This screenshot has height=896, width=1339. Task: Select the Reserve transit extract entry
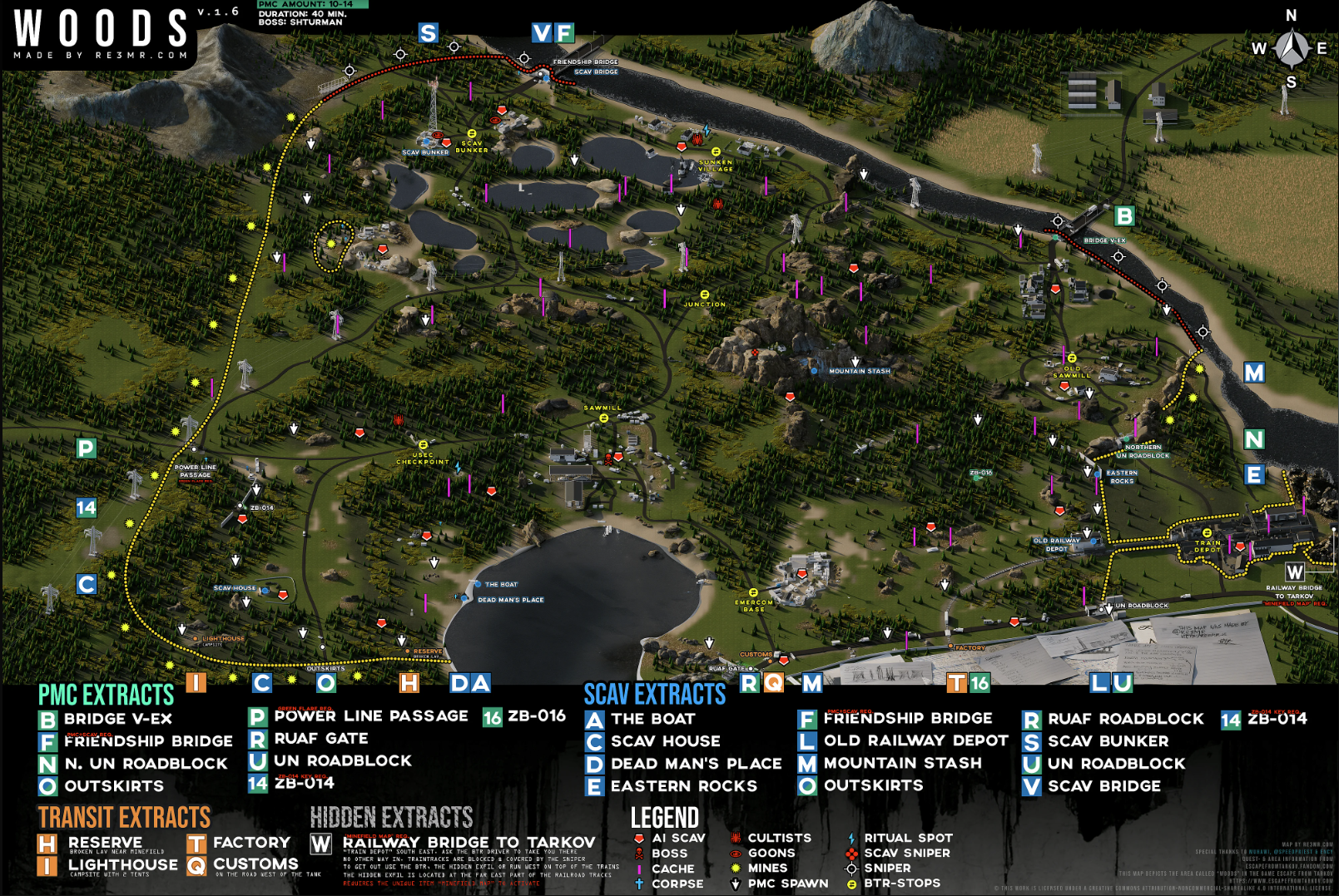105,843
